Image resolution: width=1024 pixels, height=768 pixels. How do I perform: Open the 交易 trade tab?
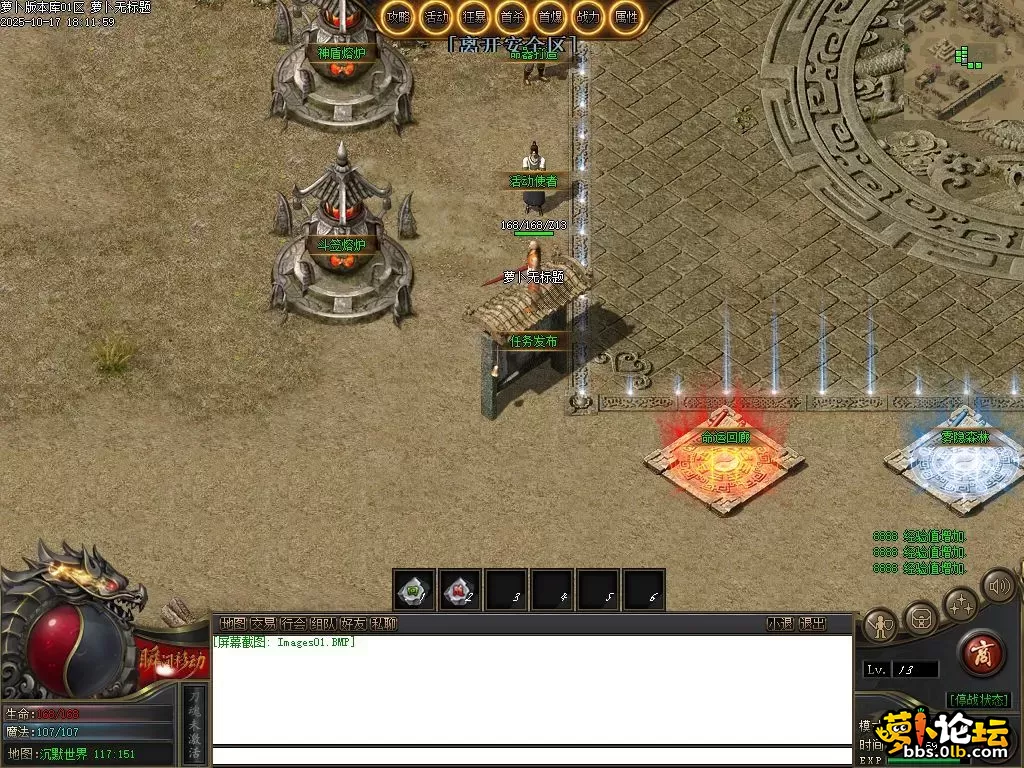(x=263, y=624)
